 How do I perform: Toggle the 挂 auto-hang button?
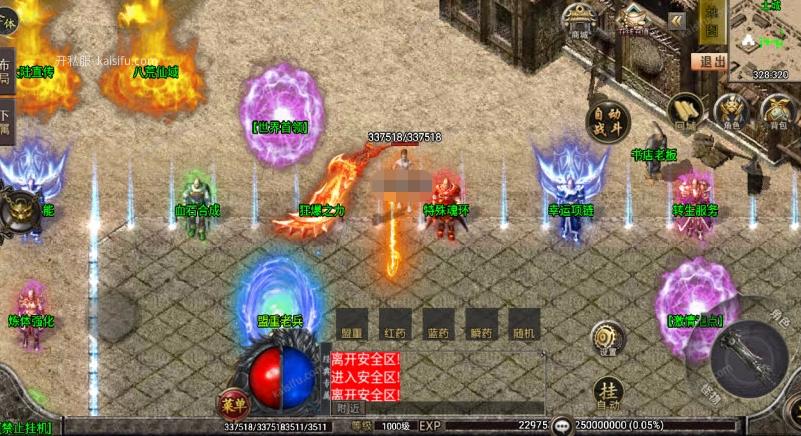(607, 393)
